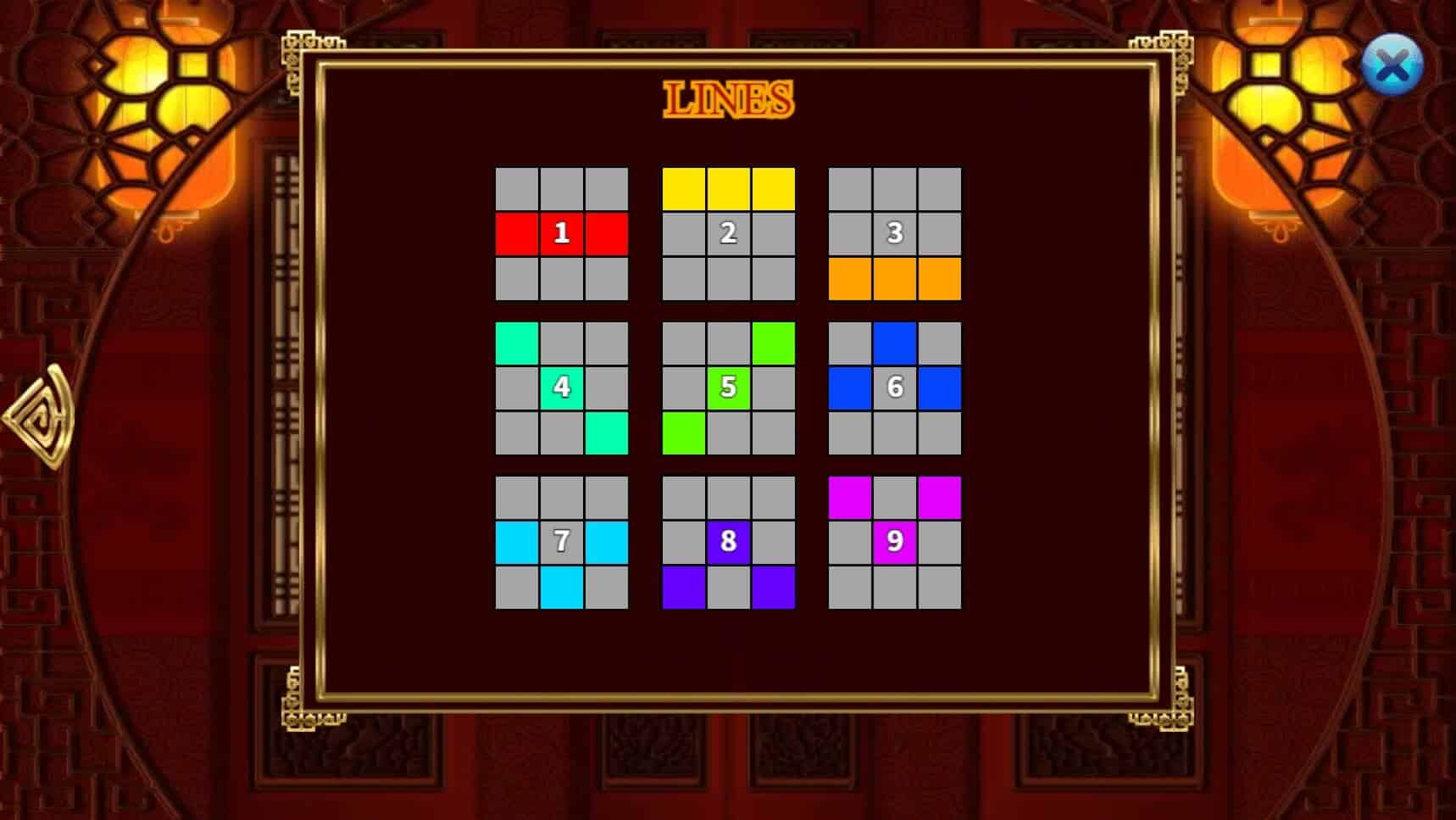This screenshot has width=1456, height=820.
Task: Click the gold spiral arrow on the left edge
Action: point(40,416)
